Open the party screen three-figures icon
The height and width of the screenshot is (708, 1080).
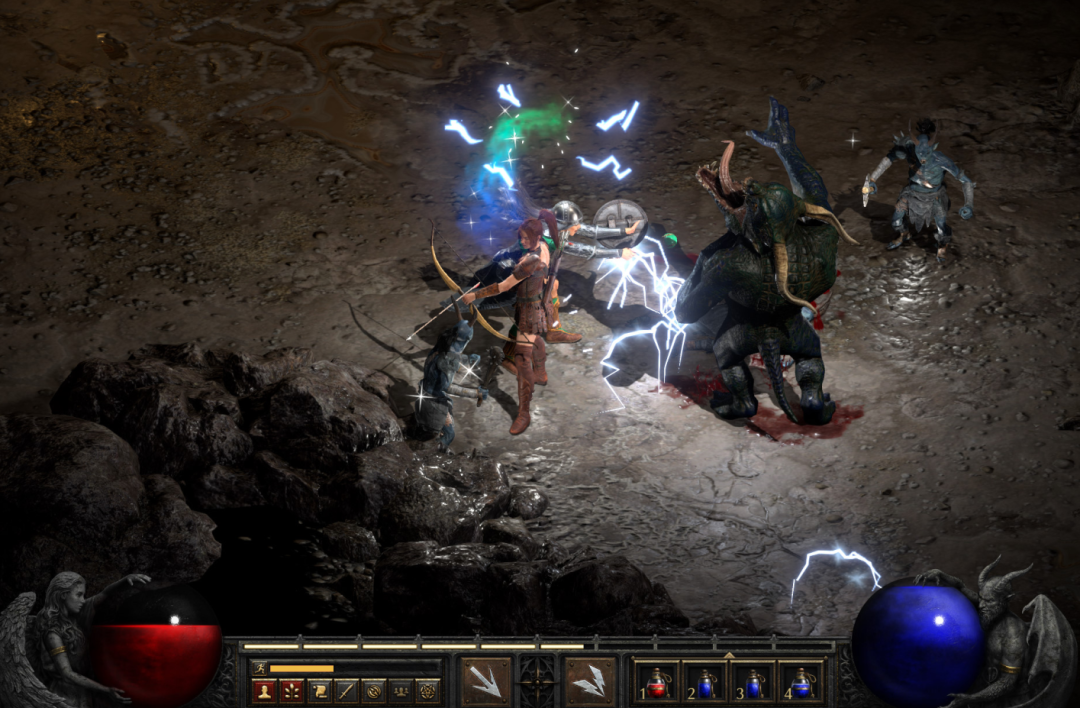point(400,690)
